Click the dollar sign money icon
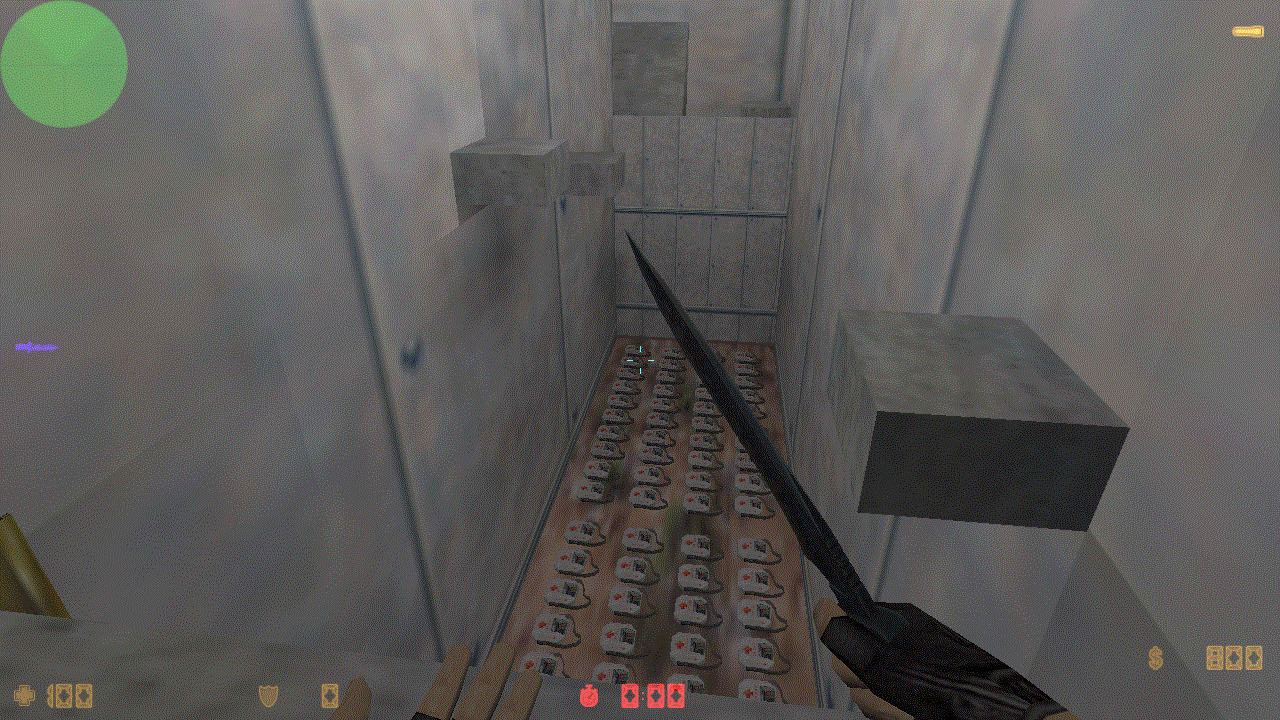The image size is (1280, 720). [x=1156, y=658]
